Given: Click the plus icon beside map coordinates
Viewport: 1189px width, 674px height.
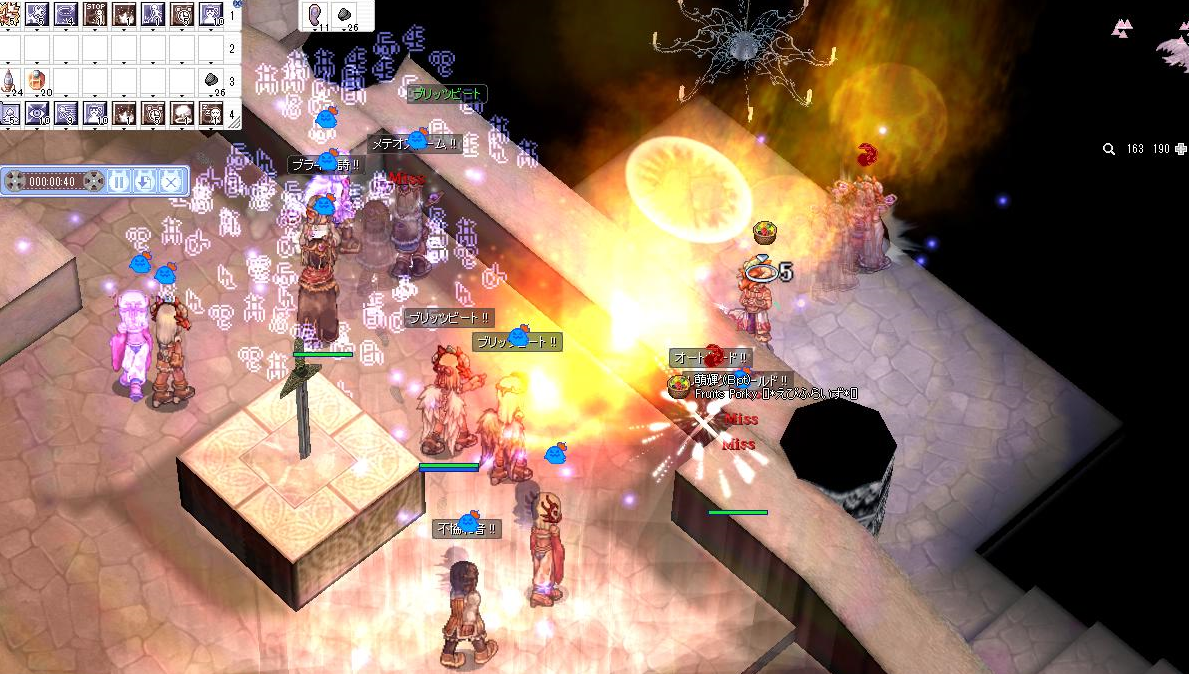Looking at the screenshot, I should coord(1181,149).
